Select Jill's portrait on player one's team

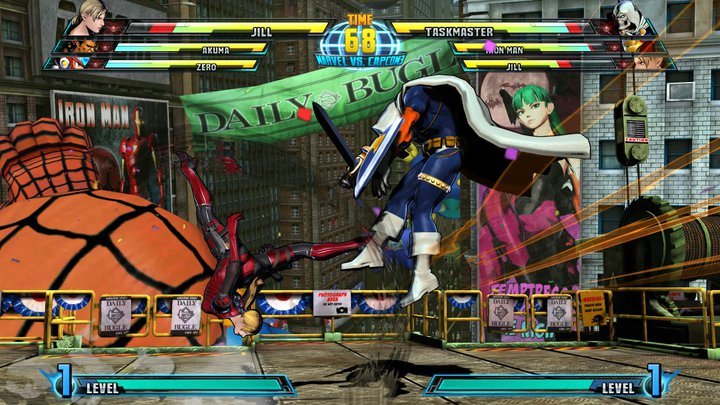[88, 15]
